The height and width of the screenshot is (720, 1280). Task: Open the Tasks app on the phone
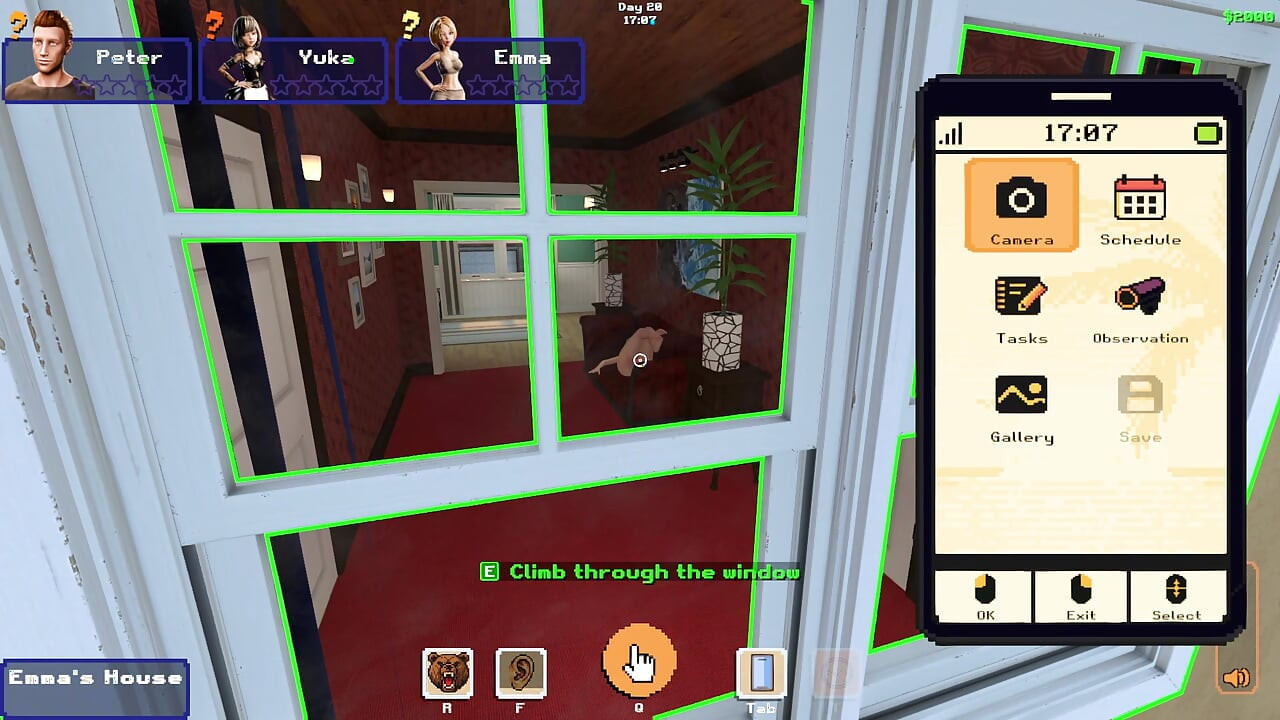[x=1021, y=300]
